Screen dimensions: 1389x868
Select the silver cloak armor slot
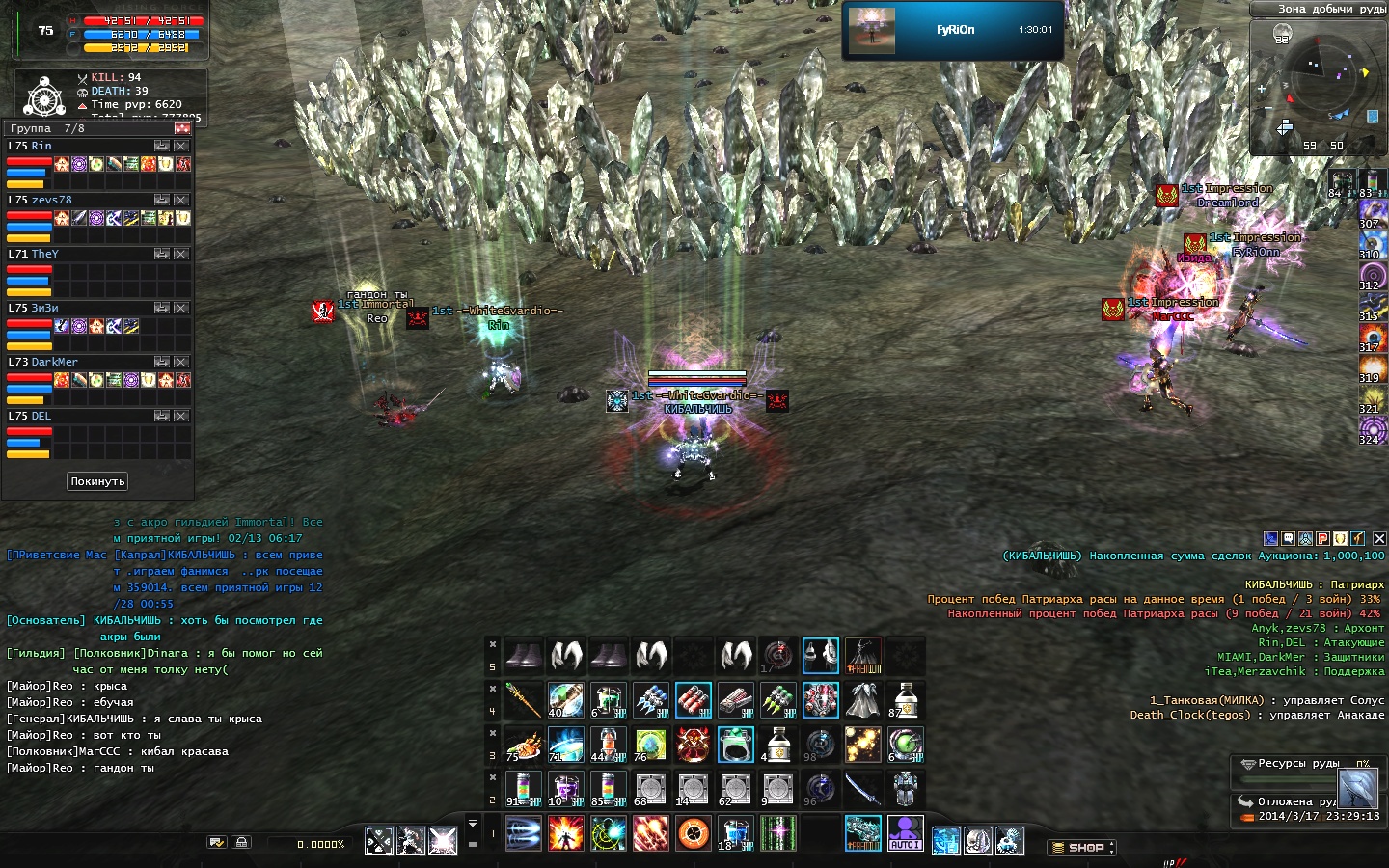pyautogui.click(x=861, y=701)
